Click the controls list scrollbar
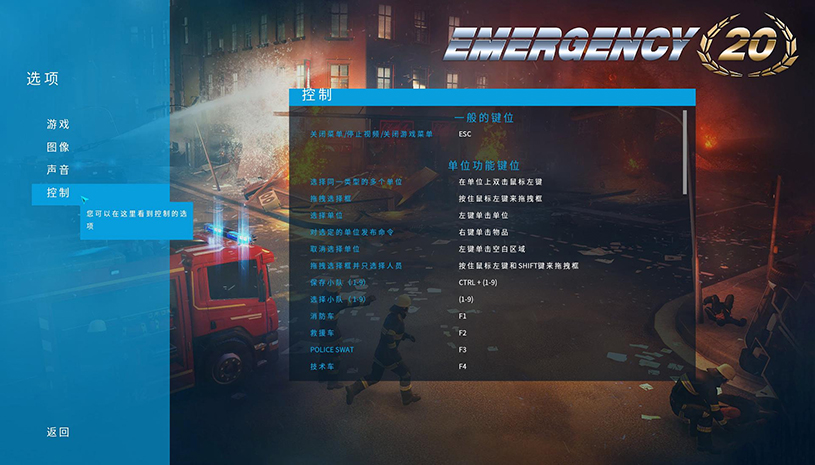This screenshot has height=465, width=815. tap(685, 150)
